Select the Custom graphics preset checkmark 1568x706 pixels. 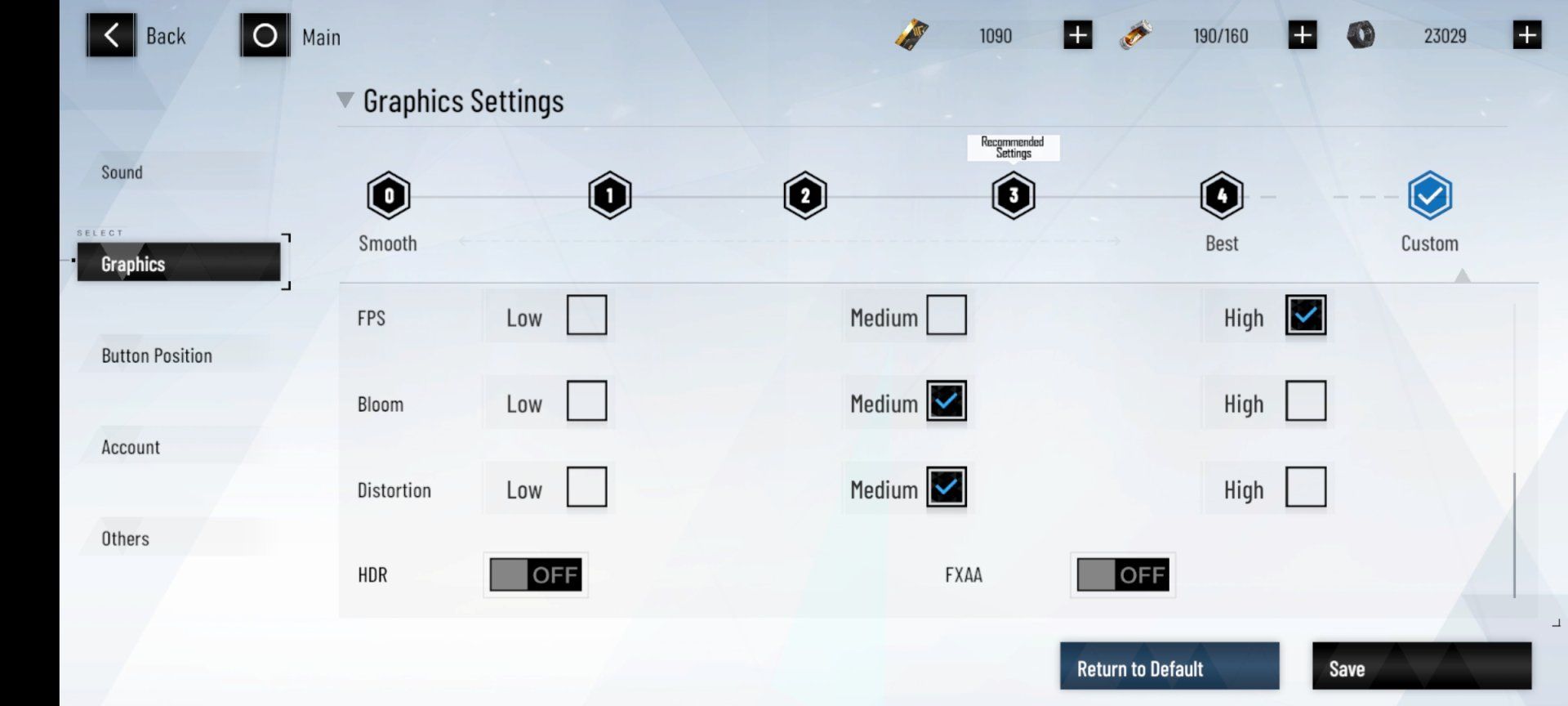pos(1428,194)
